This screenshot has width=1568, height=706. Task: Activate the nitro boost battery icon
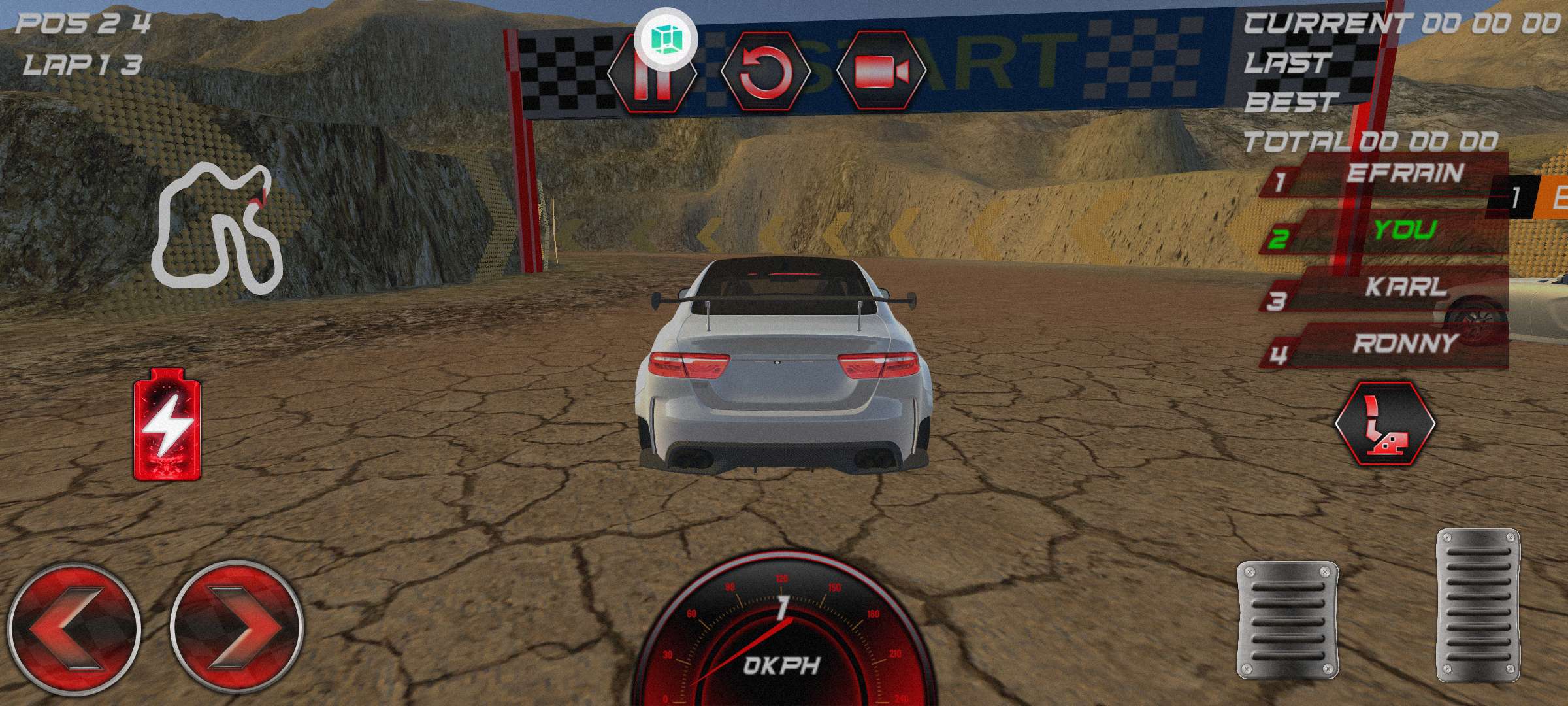pyautogui.click(x=168, y=424)
